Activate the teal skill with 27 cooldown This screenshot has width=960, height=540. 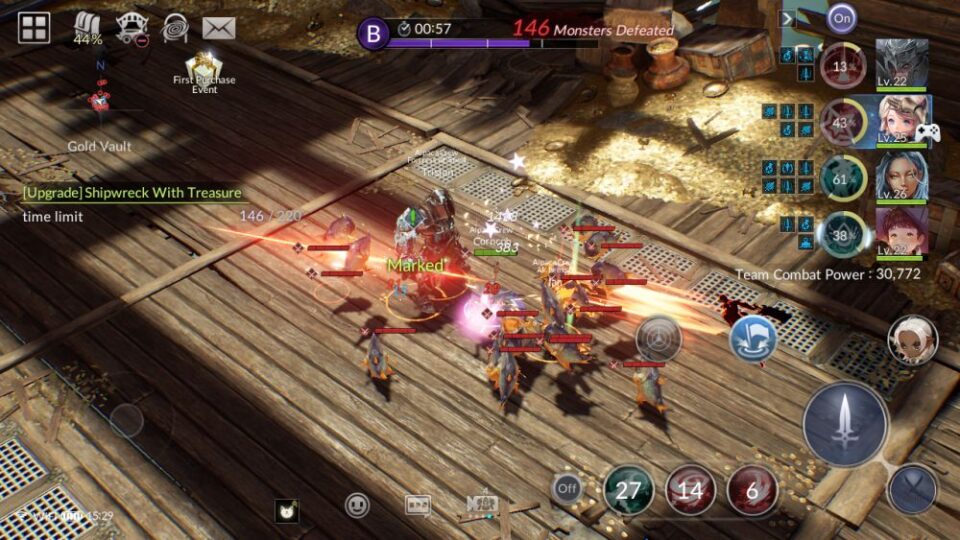pyautogui.click(x=628, y=490)
